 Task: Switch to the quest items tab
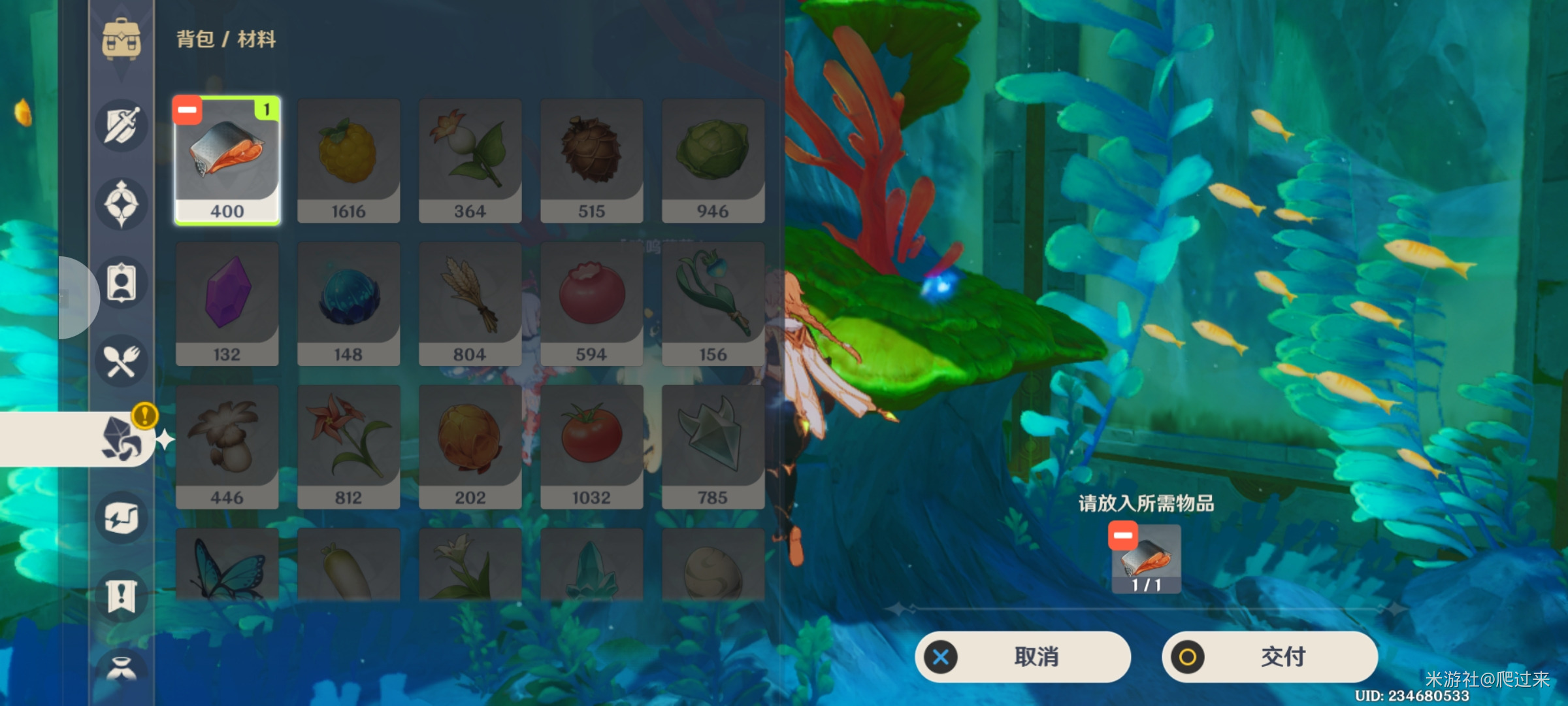(122, 596)
